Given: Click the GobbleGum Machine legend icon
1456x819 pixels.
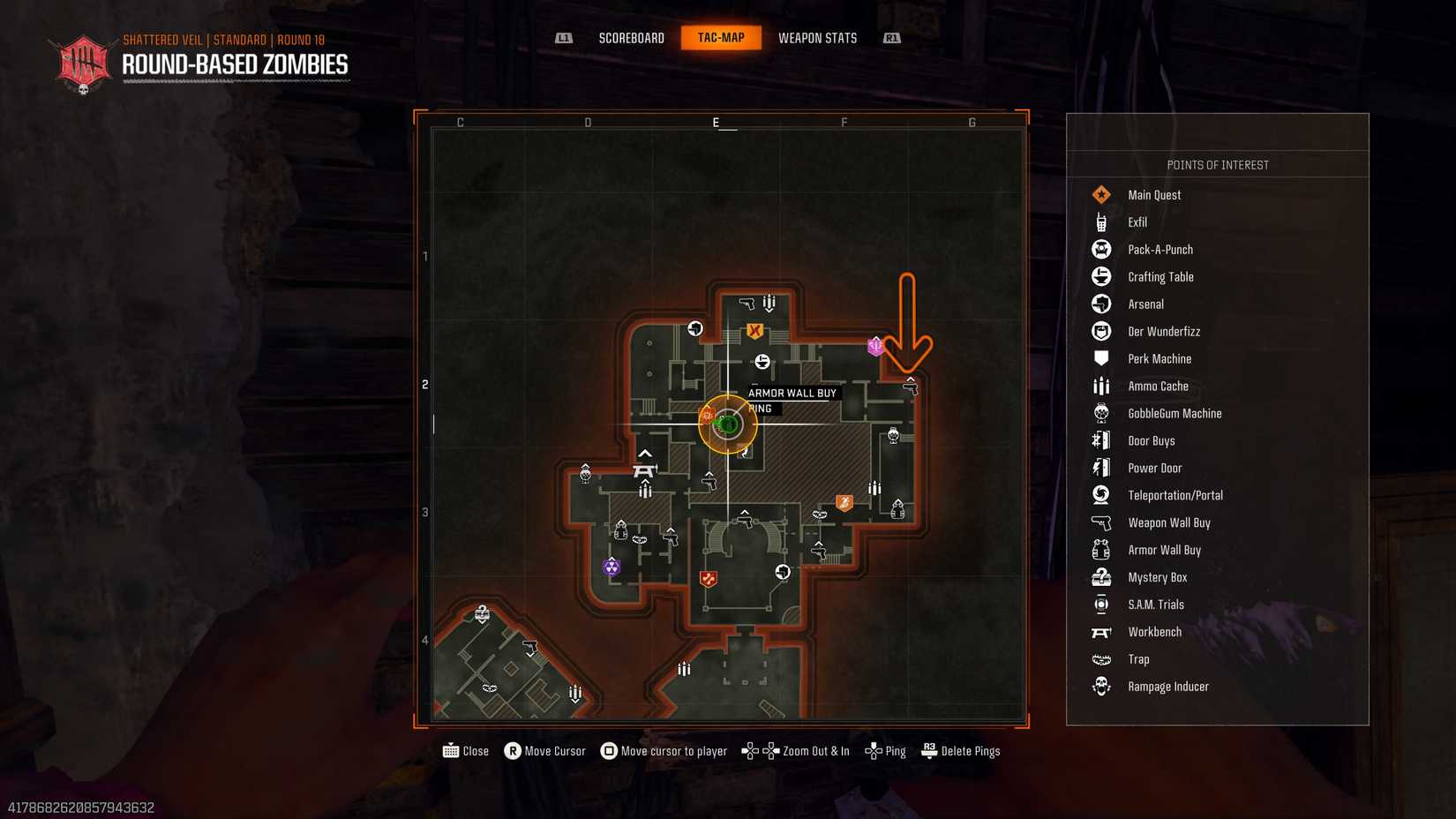Looking at the screenshot, I should coord(1100,412).
